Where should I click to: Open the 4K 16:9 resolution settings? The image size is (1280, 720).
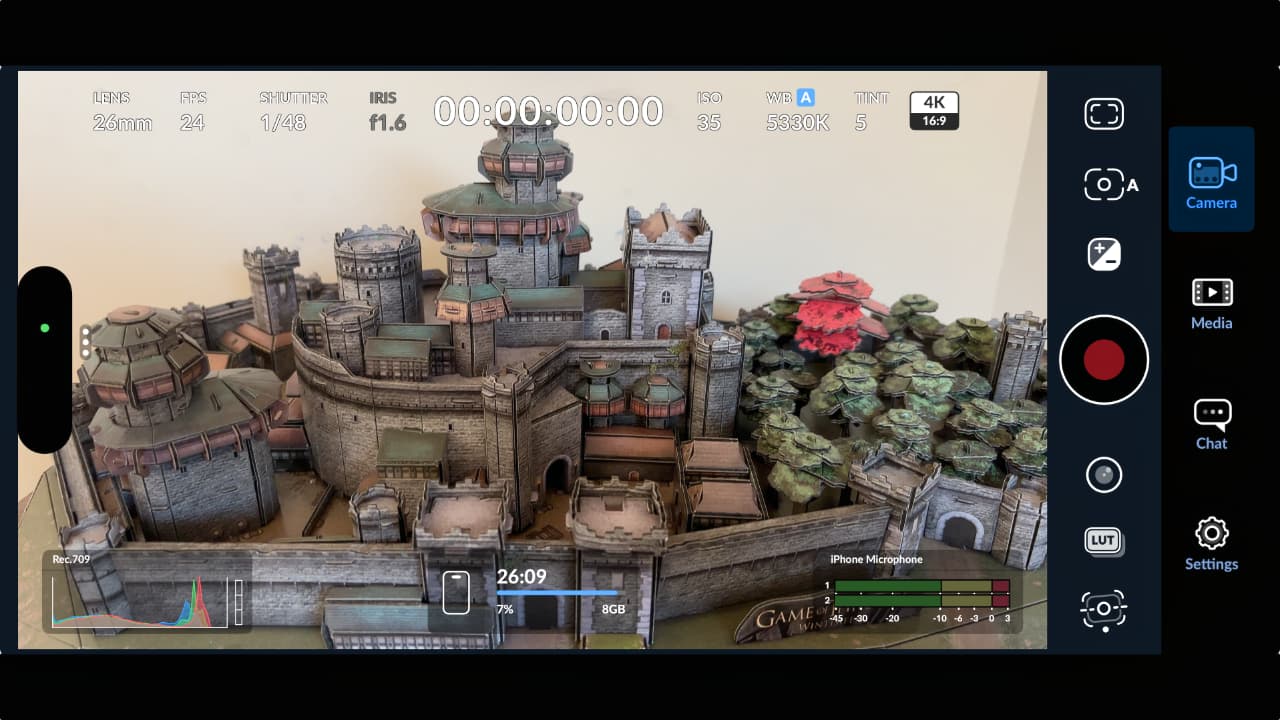tap(933, 110)
